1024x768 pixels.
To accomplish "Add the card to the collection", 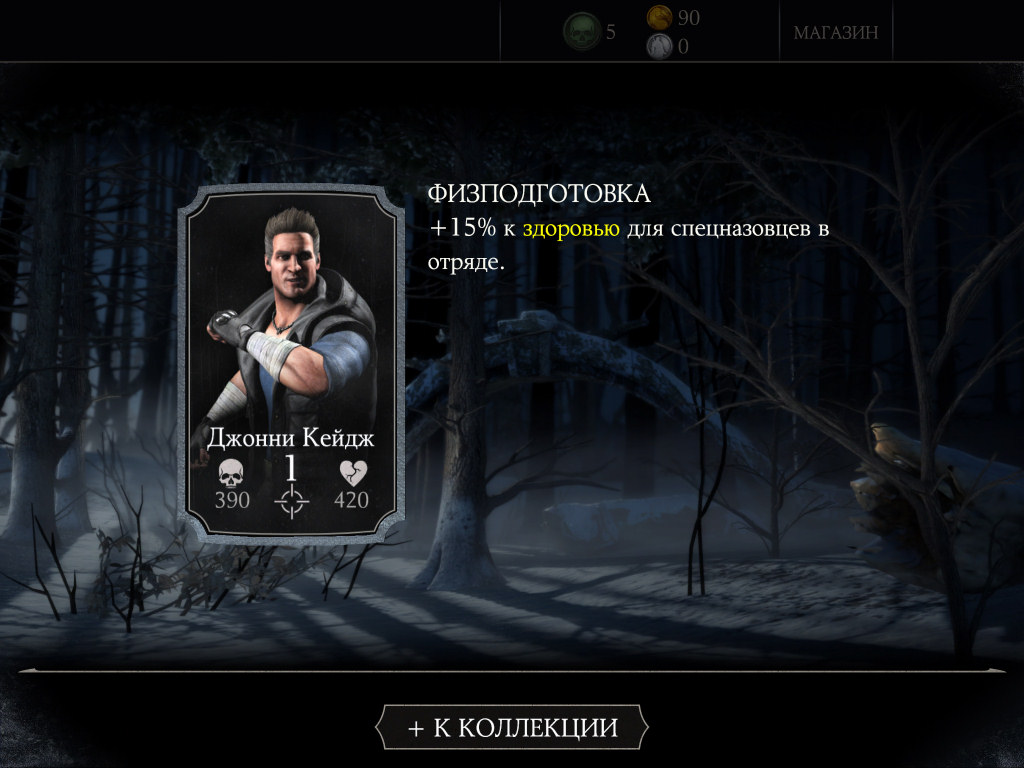I will pyautogui.click(x=512, y=727).
